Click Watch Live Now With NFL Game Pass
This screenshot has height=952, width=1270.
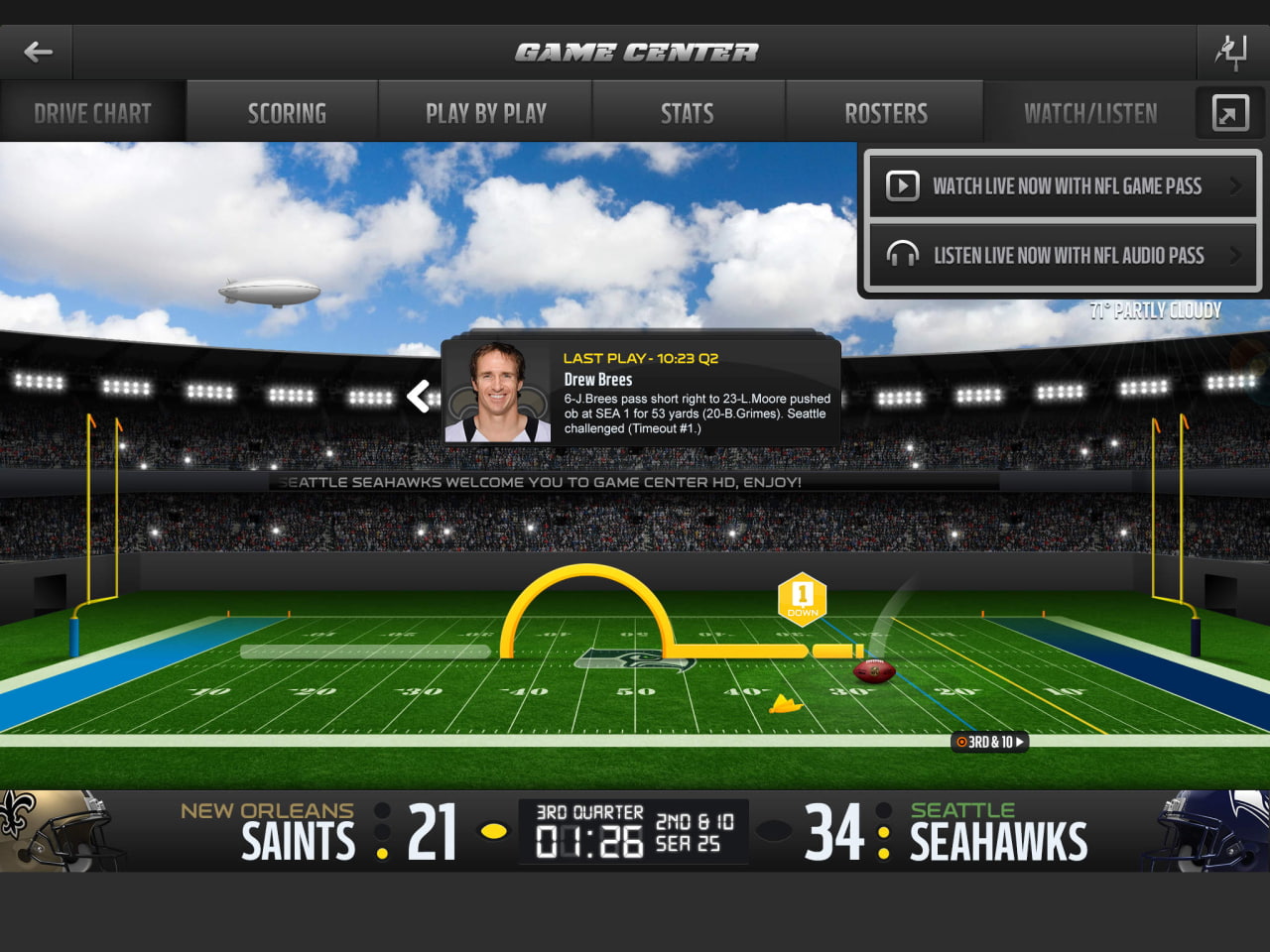click(1062, 185)
